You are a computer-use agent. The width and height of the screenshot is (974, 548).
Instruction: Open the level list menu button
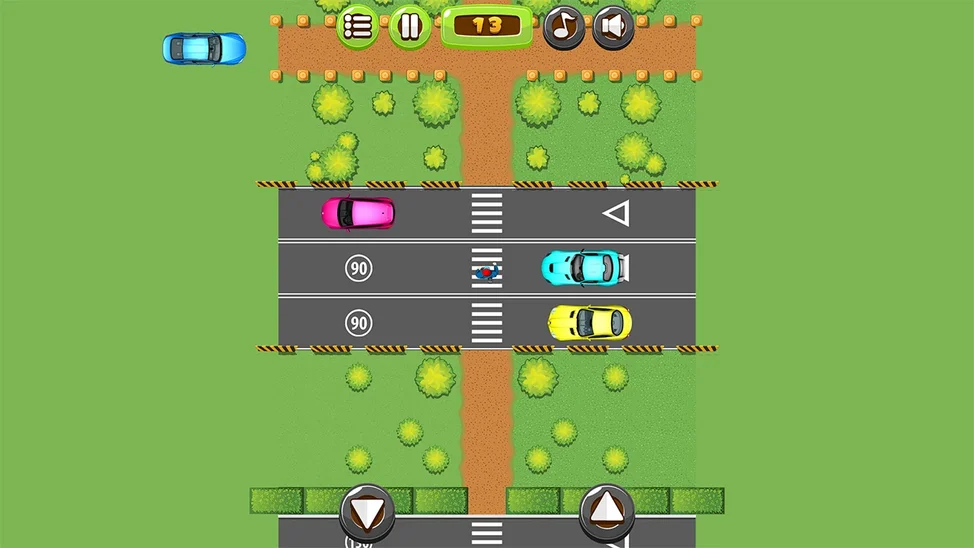pos(357,26)
